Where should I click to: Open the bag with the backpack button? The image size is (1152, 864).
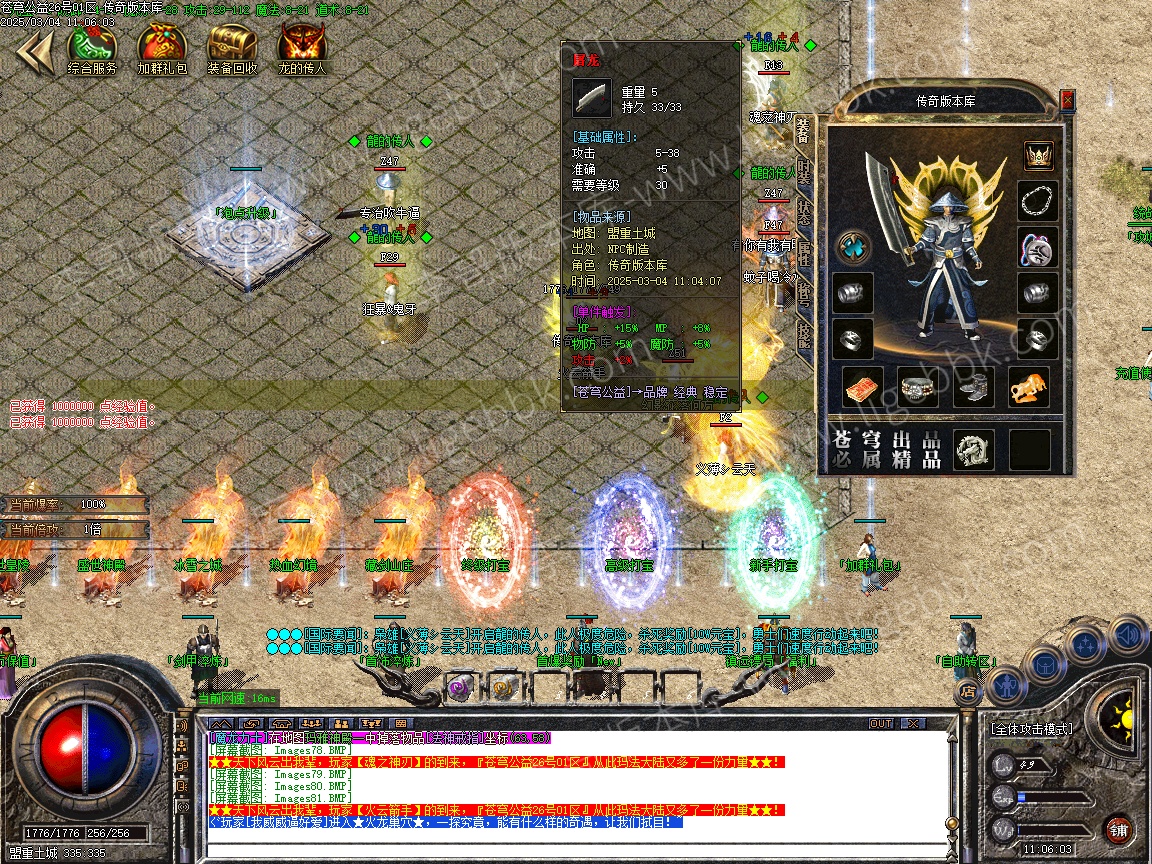(x=1045, y=665)
